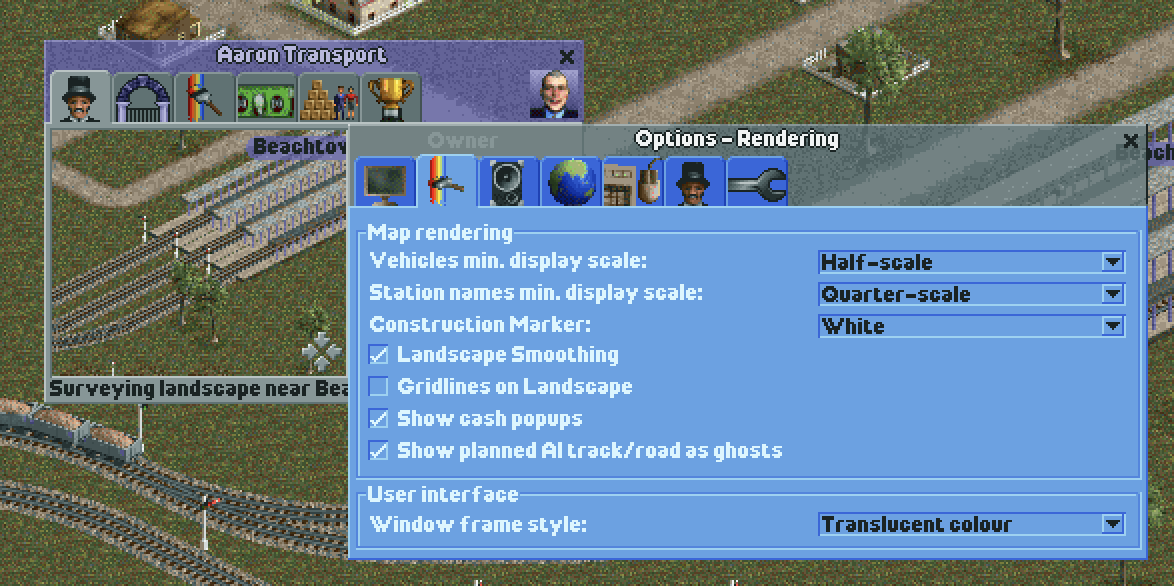Change the Construction Marker colour dropdown
Viewport: 1174px width, 586px height.
point(1112,326)
